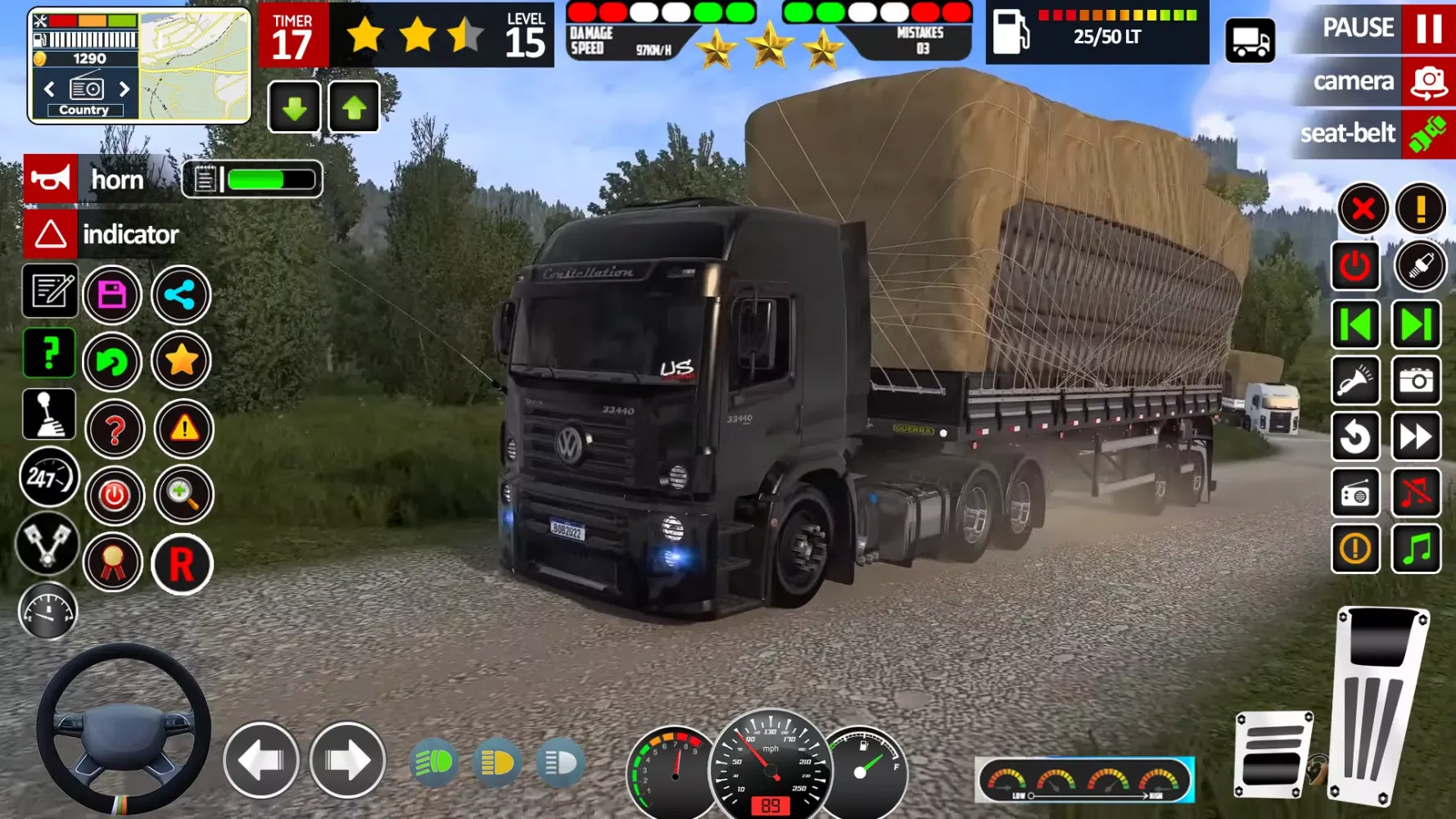
Task: Select the manual gear shifter icon
Action: click(x=49, y=414)
